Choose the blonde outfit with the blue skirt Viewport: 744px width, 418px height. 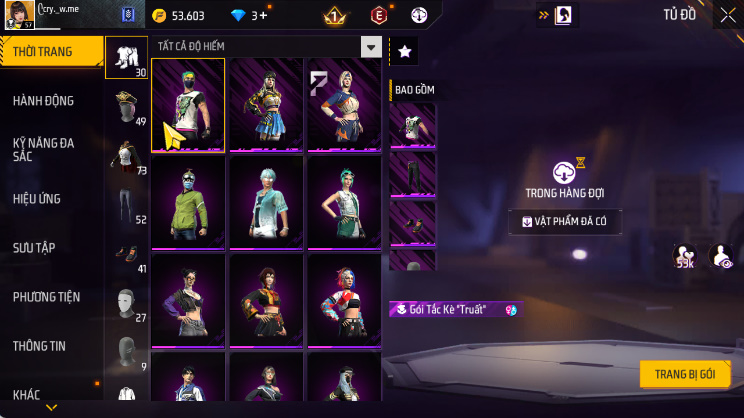pos(266,105)
